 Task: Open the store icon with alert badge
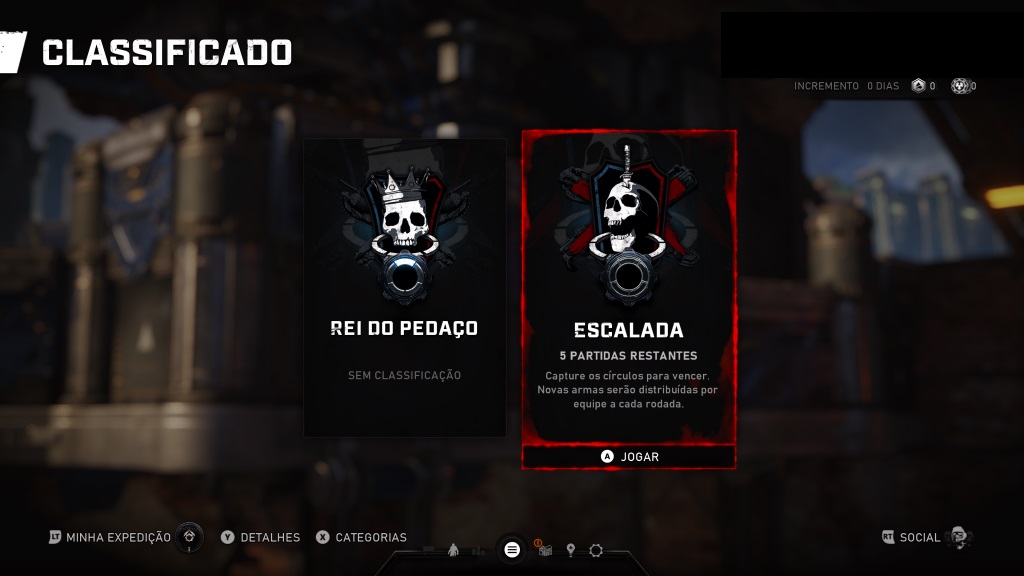tap(545, 549)
